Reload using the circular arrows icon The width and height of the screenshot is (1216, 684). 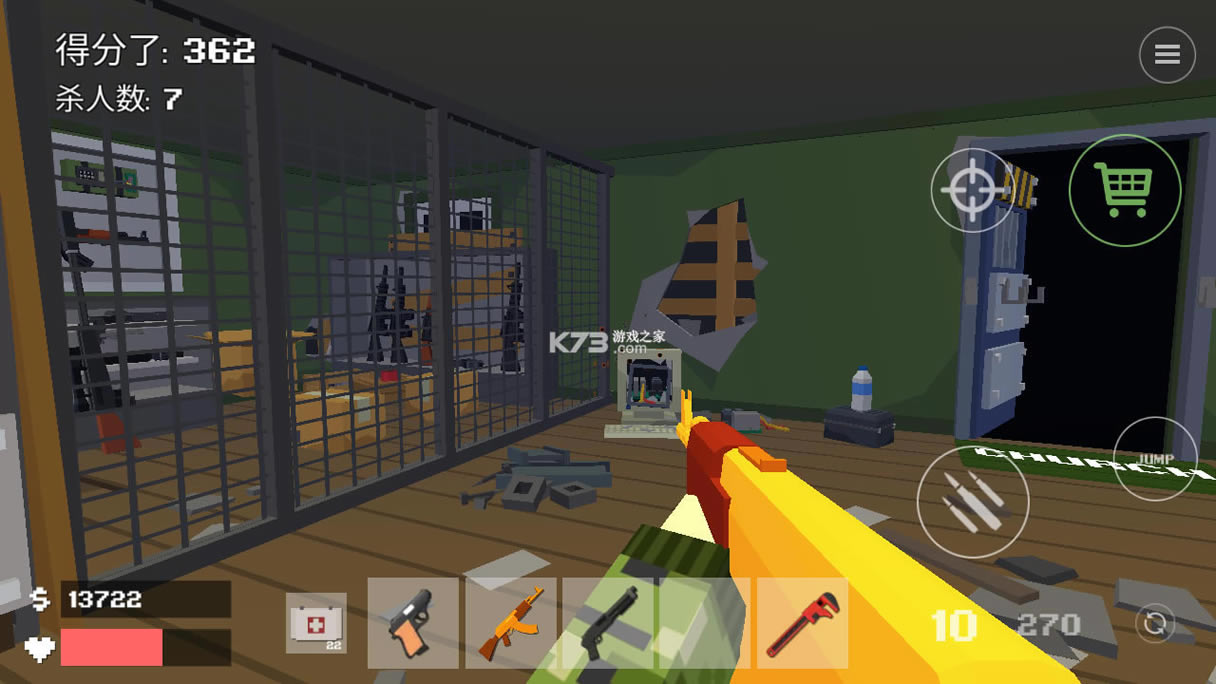1155,624
